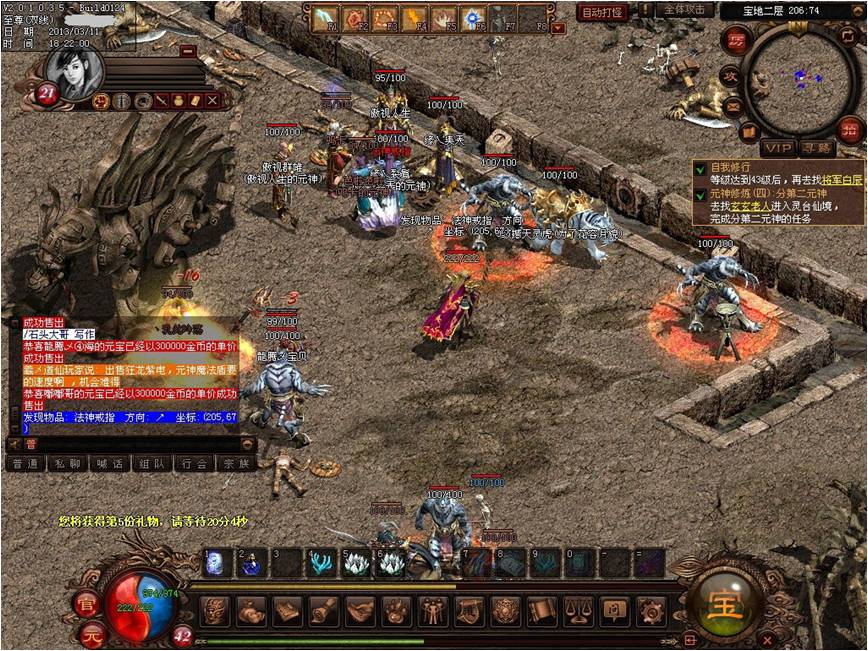Switch to the 私聊 private chat tab
868x651 pixels.
[66, 464]
